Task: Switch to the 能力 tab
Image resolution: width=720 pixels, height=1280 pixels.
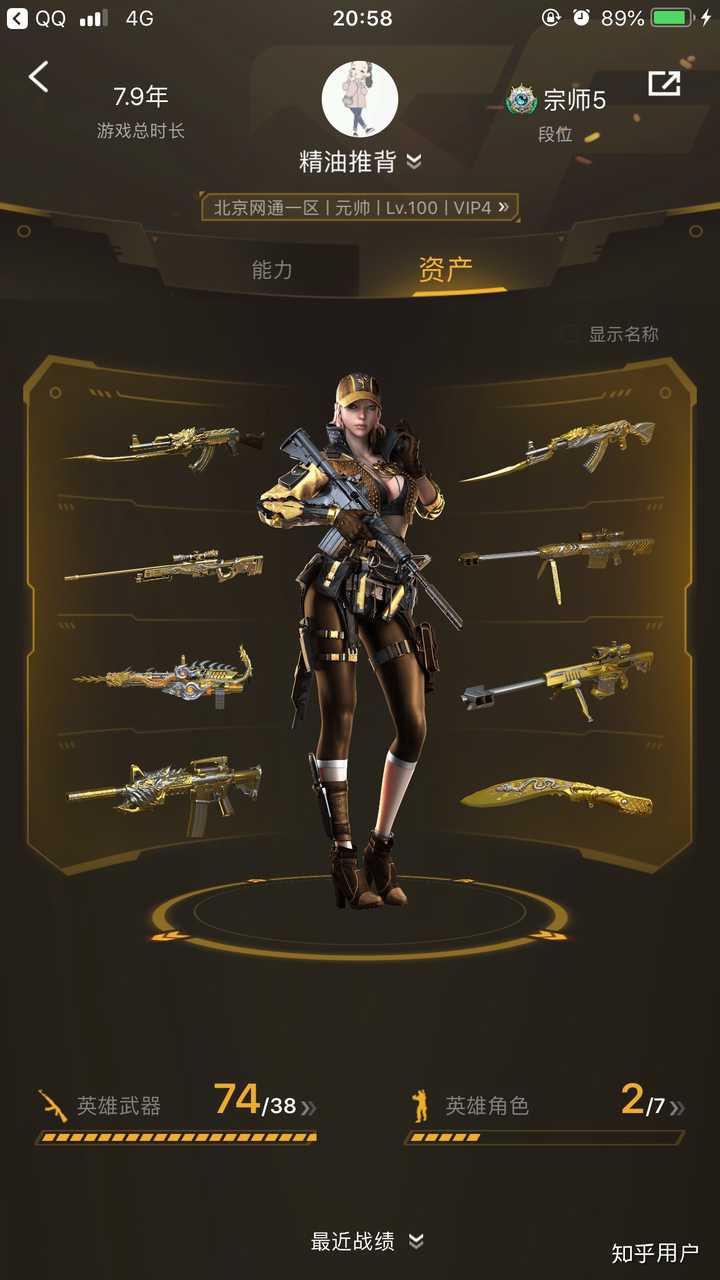Action: coord(272,269)
